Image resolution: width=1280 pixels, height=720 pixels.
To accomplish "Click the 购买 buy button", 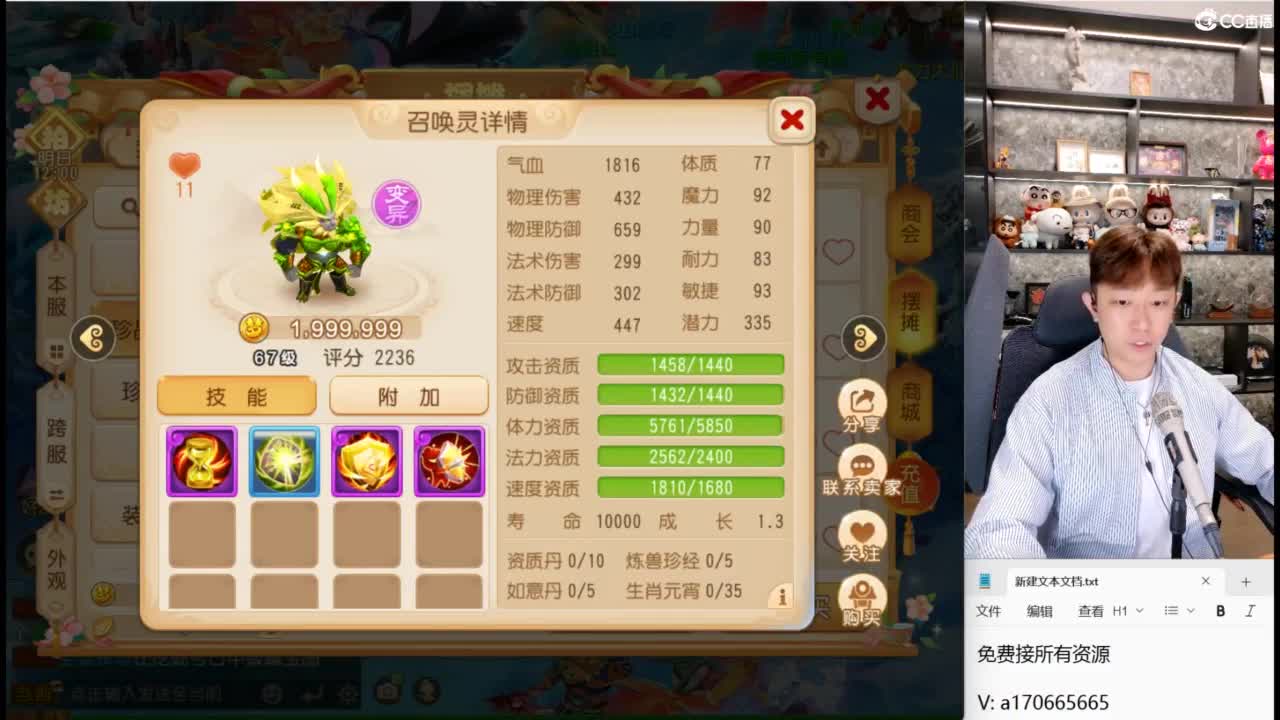I will pos(862,596).
